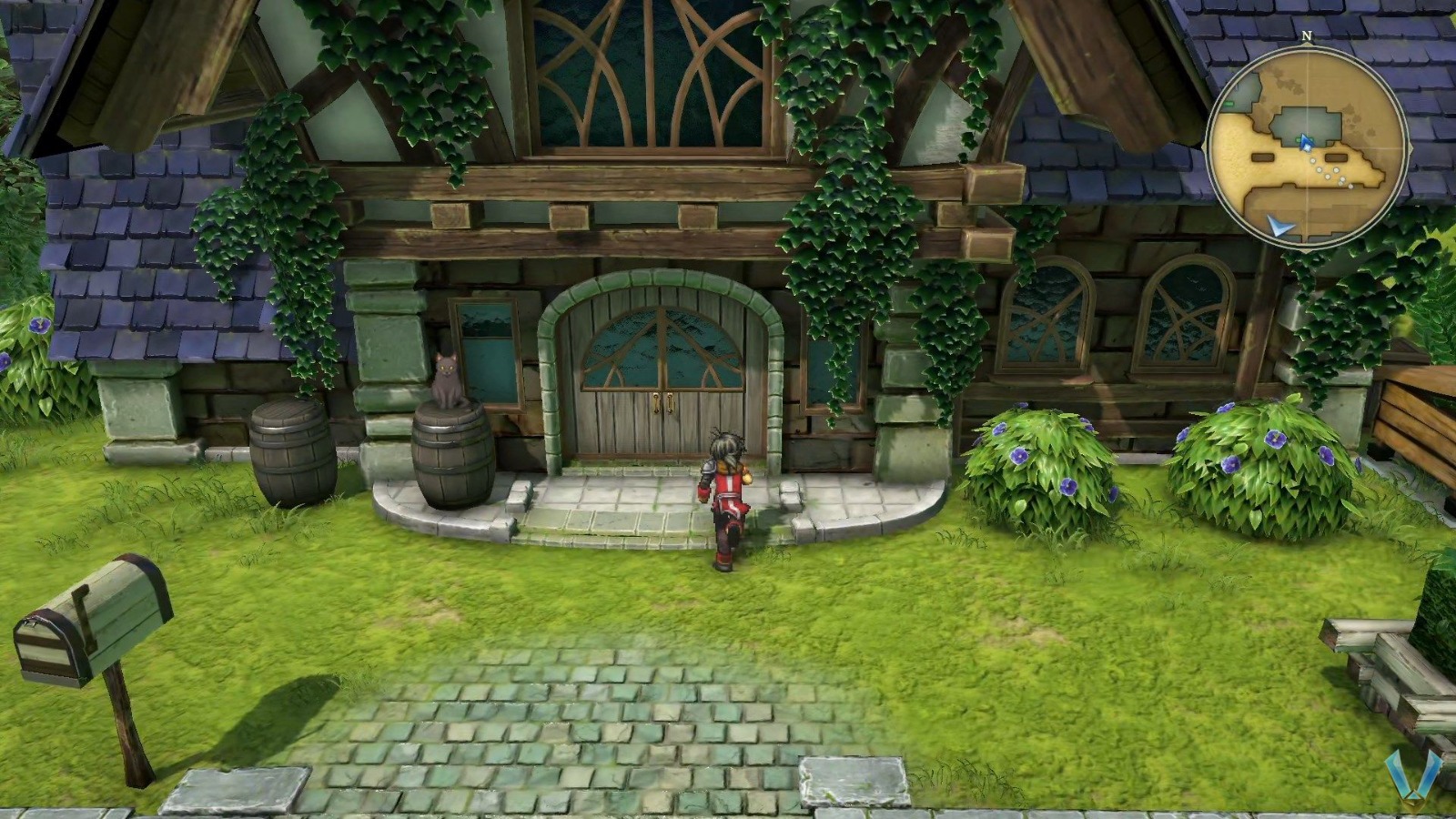Image resolution: width=1456 pixels, height=819 pixels.
Task: Click the large blue compass arrow at minimap bottom
Action: (x=1279, y=226)
